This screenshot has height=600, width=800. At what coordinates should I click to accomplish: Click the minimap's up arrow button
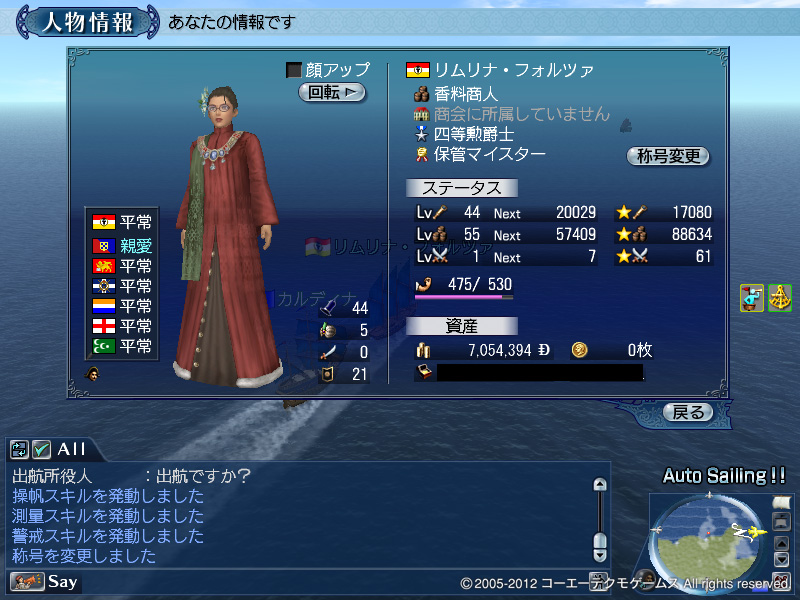782,541
